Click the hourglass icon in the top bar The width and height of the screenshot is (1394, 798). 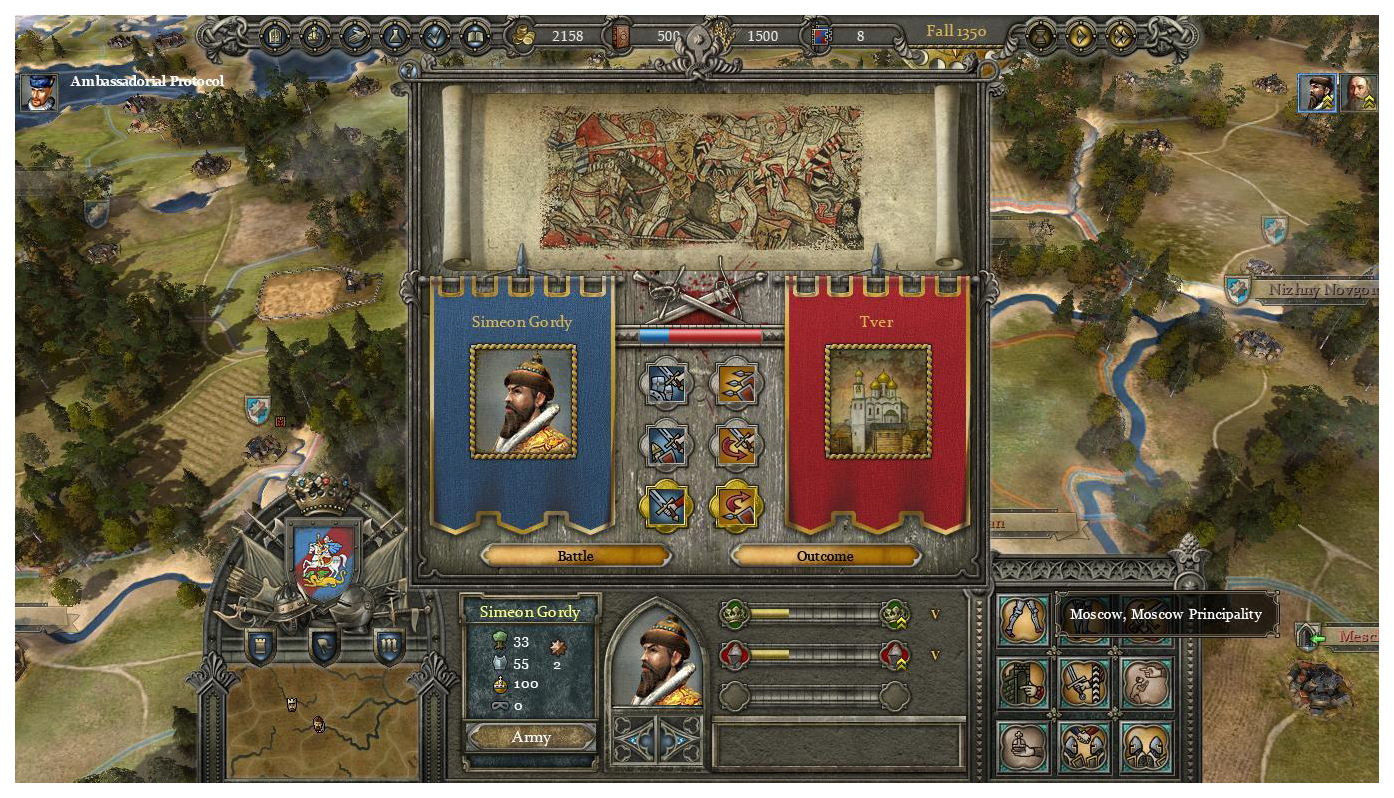point(1042,37)
